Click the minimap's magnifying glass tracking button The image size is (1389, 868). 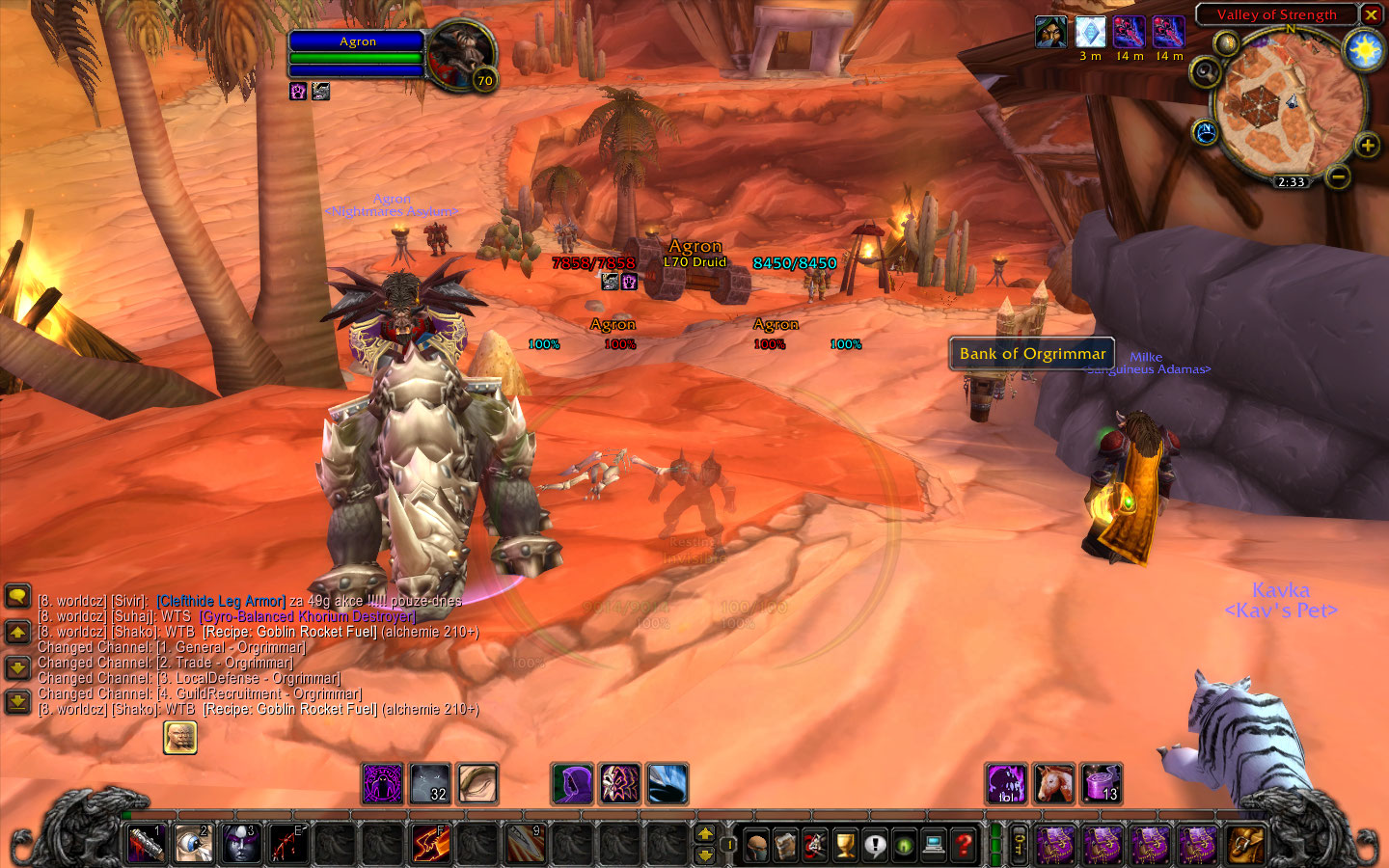pos(1206,72)
